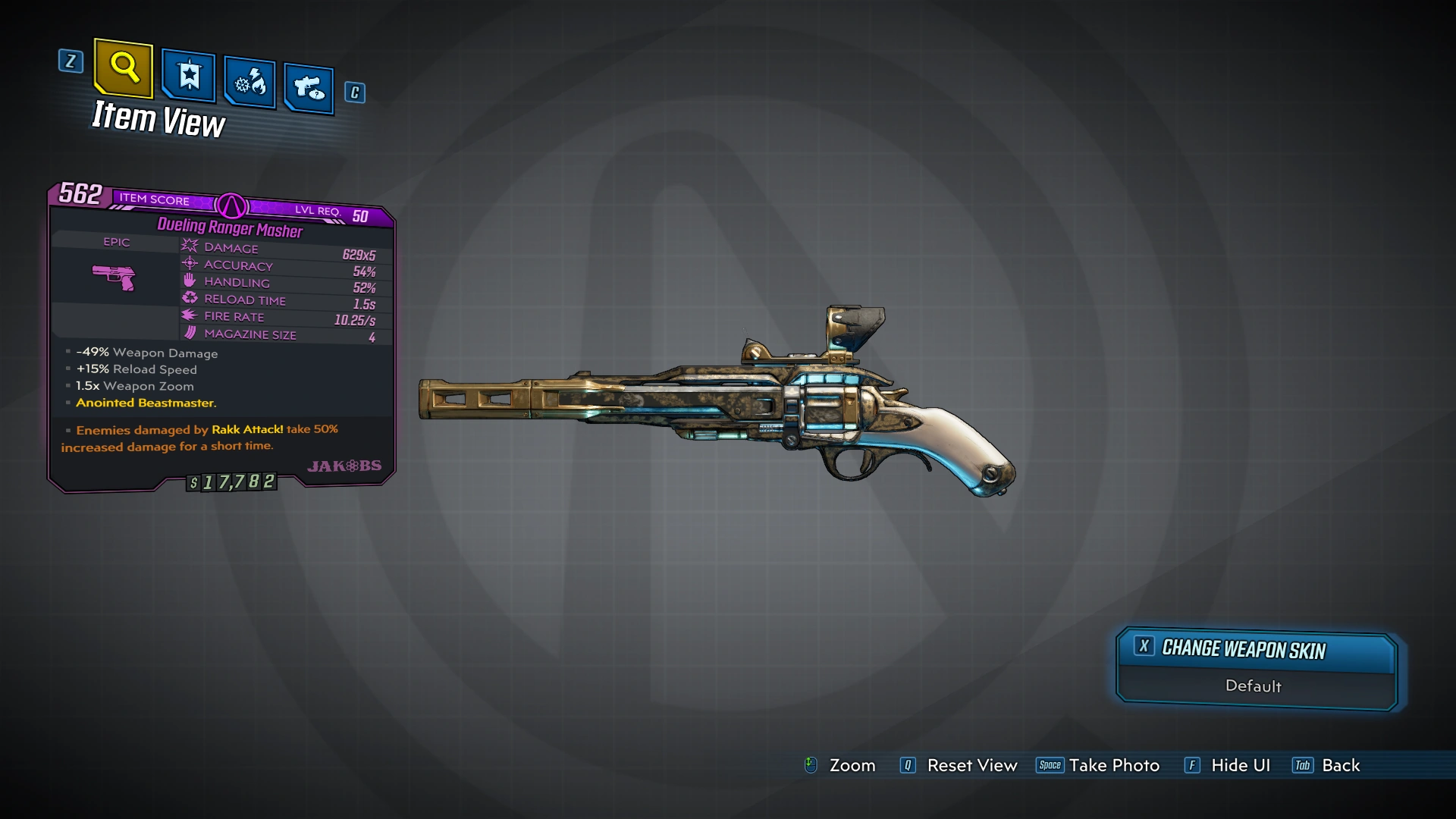Hide the UI
The width and height of the screenshot is (1456, 819).
1228,765
